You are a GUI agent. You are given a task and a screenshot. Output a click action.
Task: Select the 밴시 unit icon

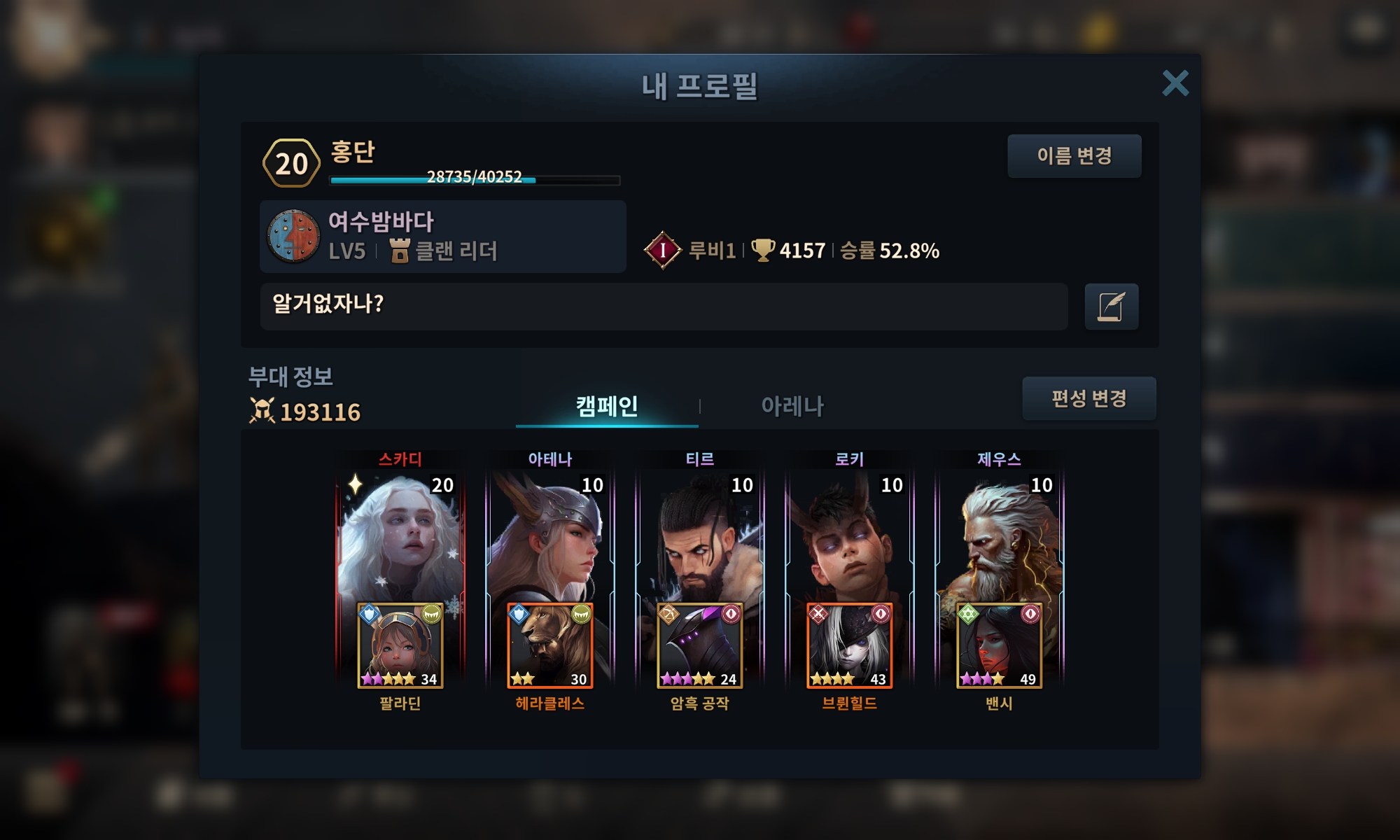pos(1000,645)
